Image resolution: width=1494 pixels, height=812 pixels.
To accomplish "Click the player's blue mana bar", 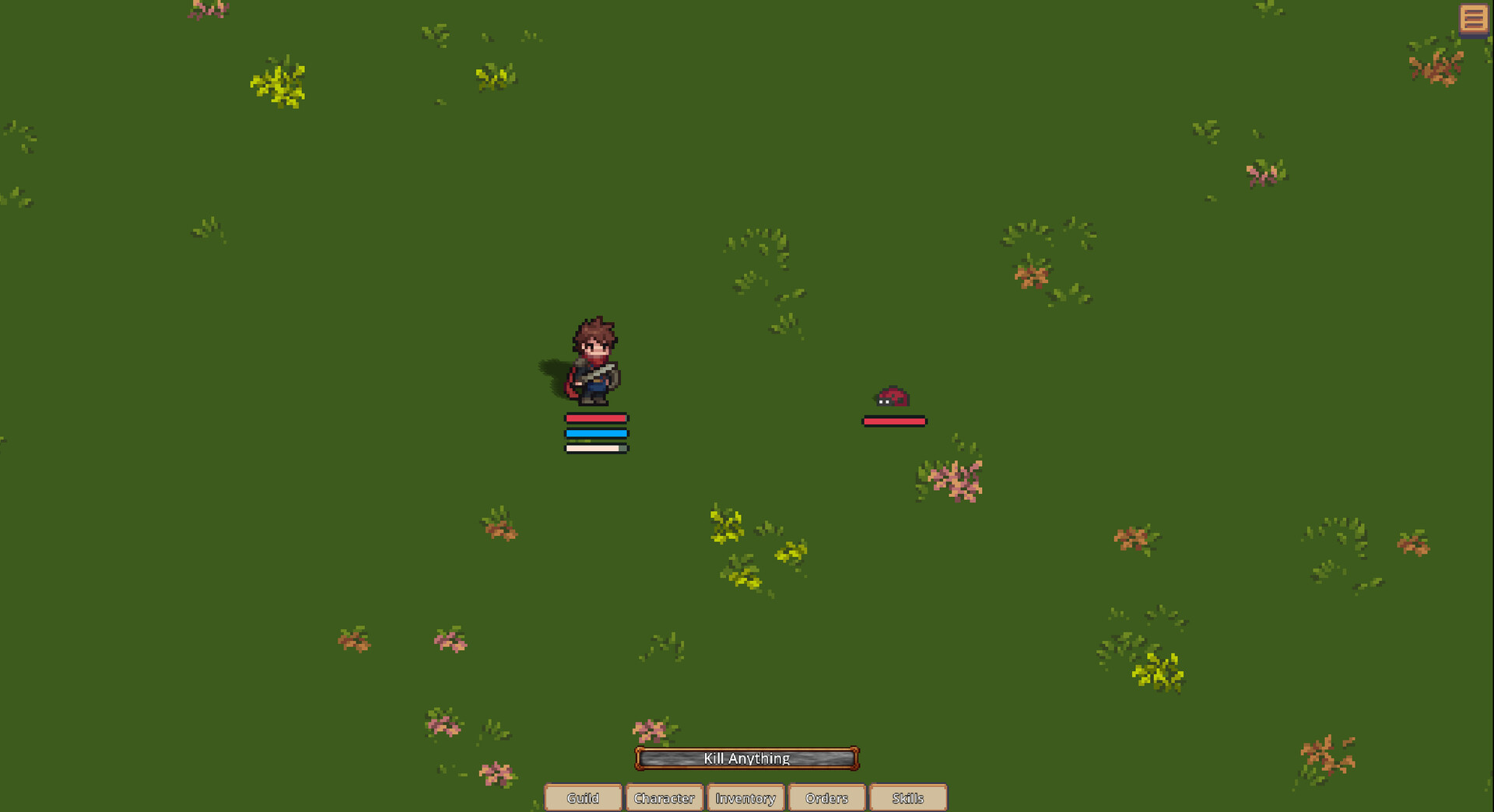I will [595, 432].
